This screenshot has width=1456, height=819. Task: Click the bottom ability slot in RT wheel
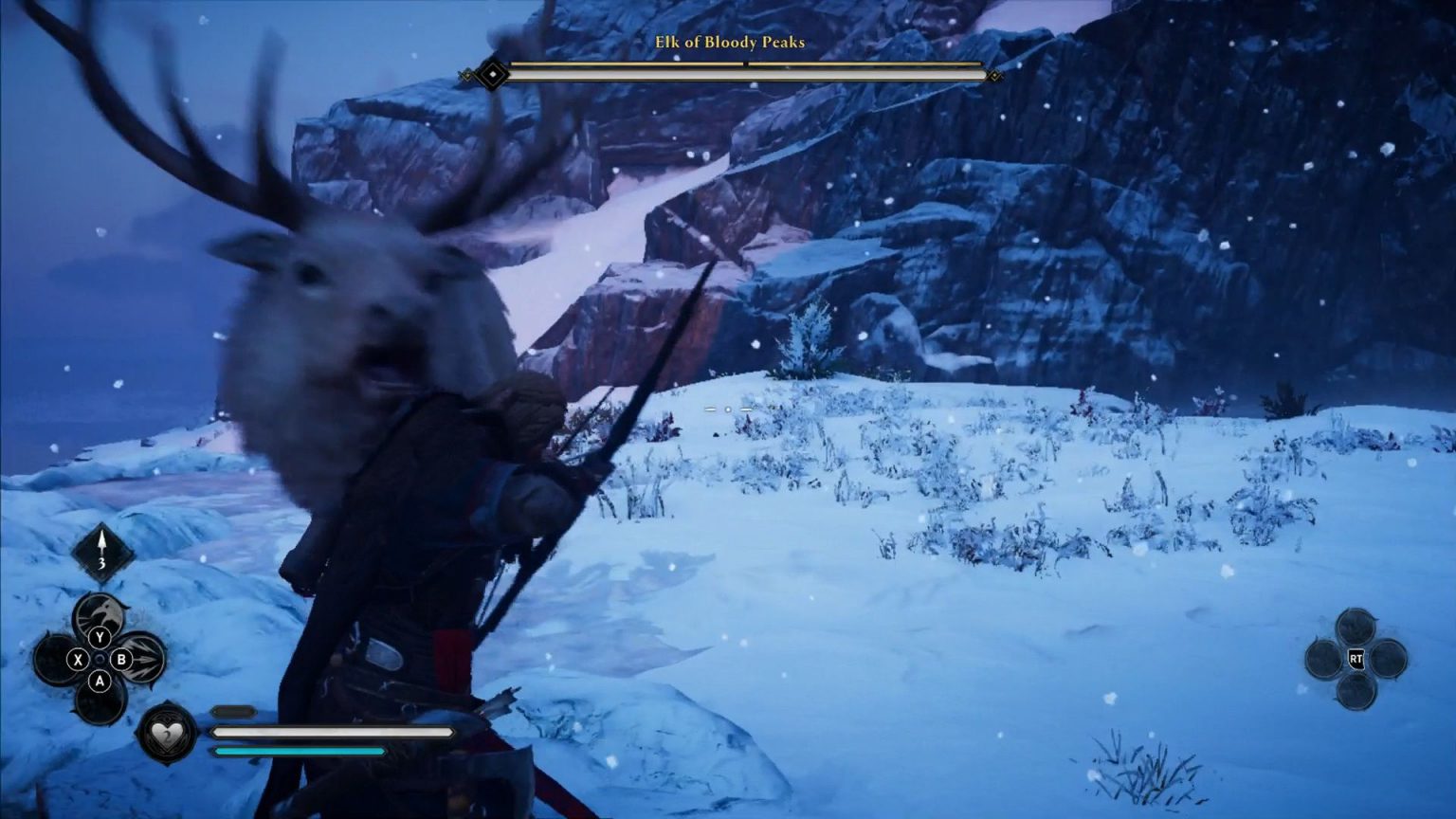pyautogui.click(x=1356, y=691)
